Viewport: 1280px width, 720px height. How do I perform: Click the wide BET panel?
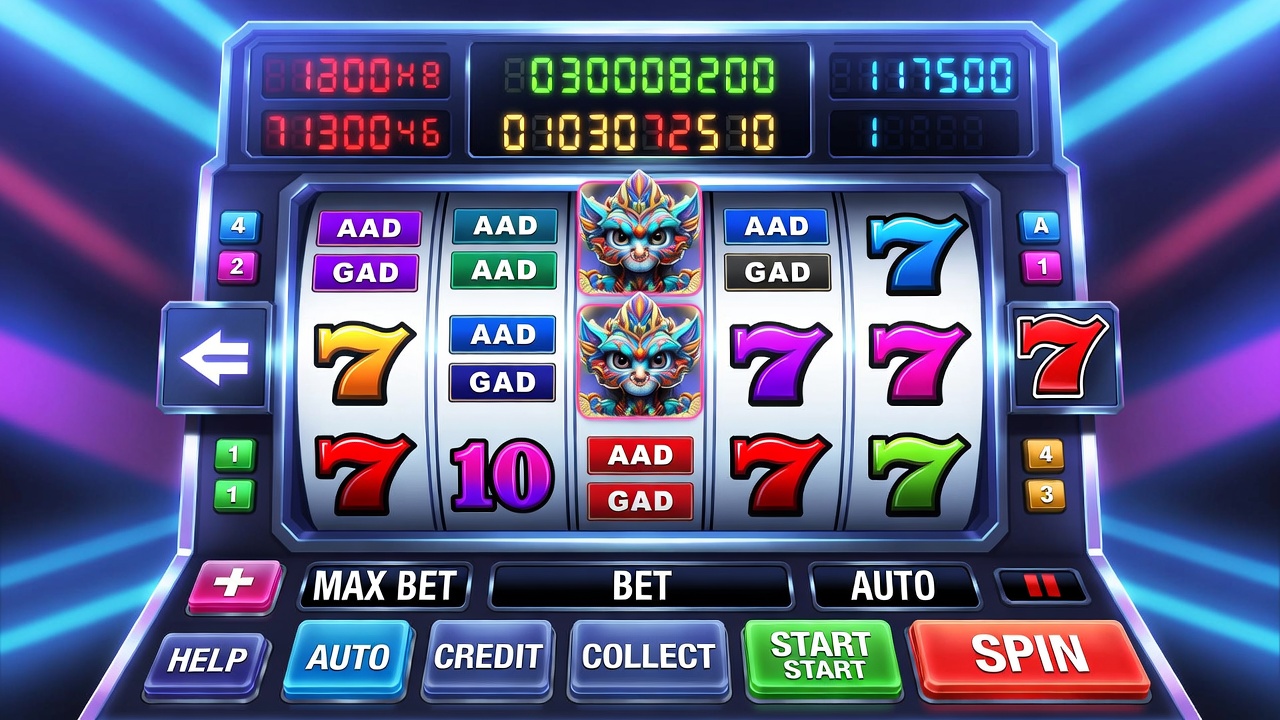click(640, 586)
